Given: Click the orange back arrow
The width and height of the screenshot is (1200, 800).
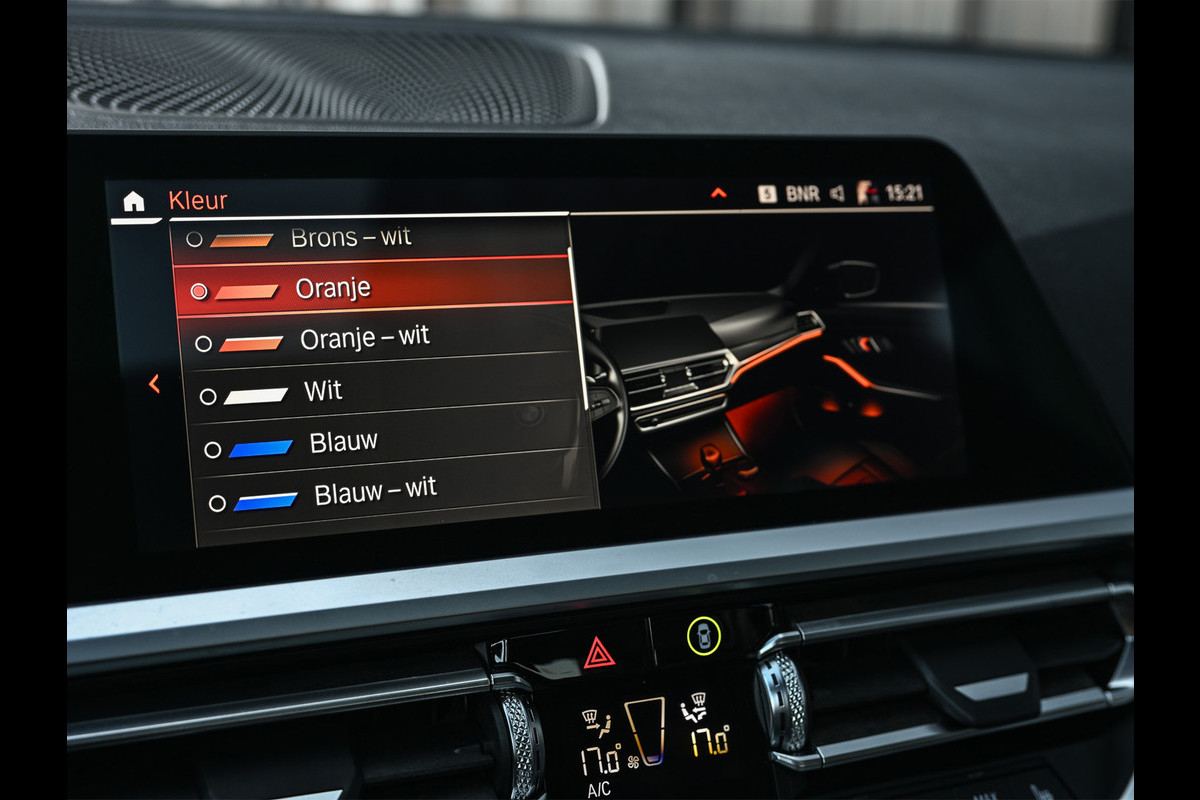Looking at the screenshot, I should [154, 383].
